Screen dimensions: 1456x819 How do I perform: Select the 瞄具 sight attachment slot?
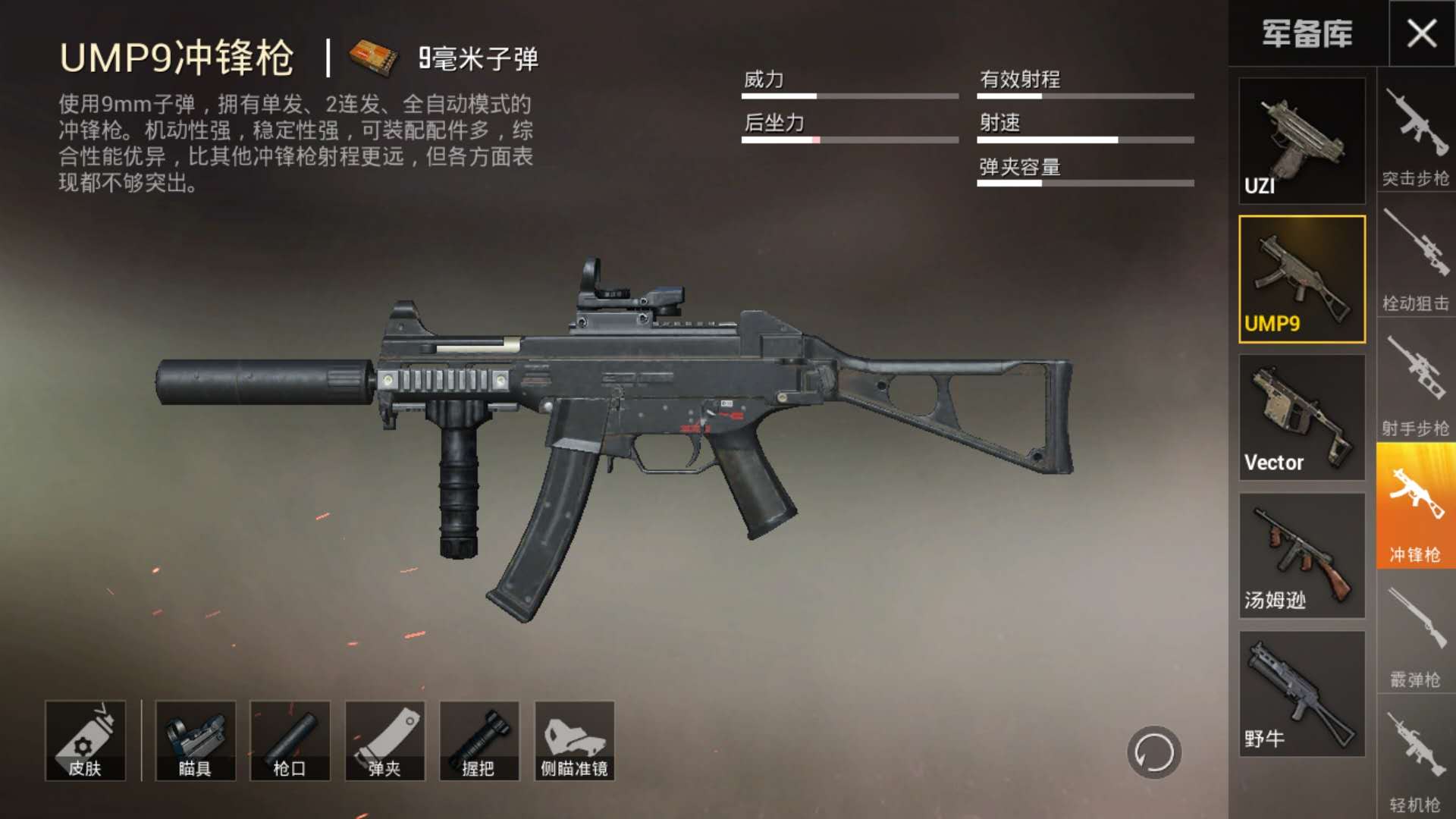(x=195, y=741)
